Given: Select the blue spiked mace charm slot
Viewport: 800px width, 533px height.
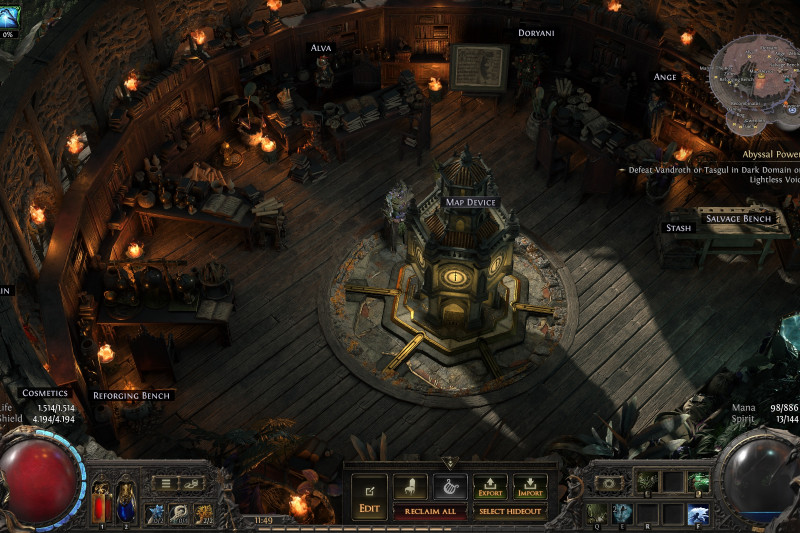Looking at the screenshot, I should point(156,513).
